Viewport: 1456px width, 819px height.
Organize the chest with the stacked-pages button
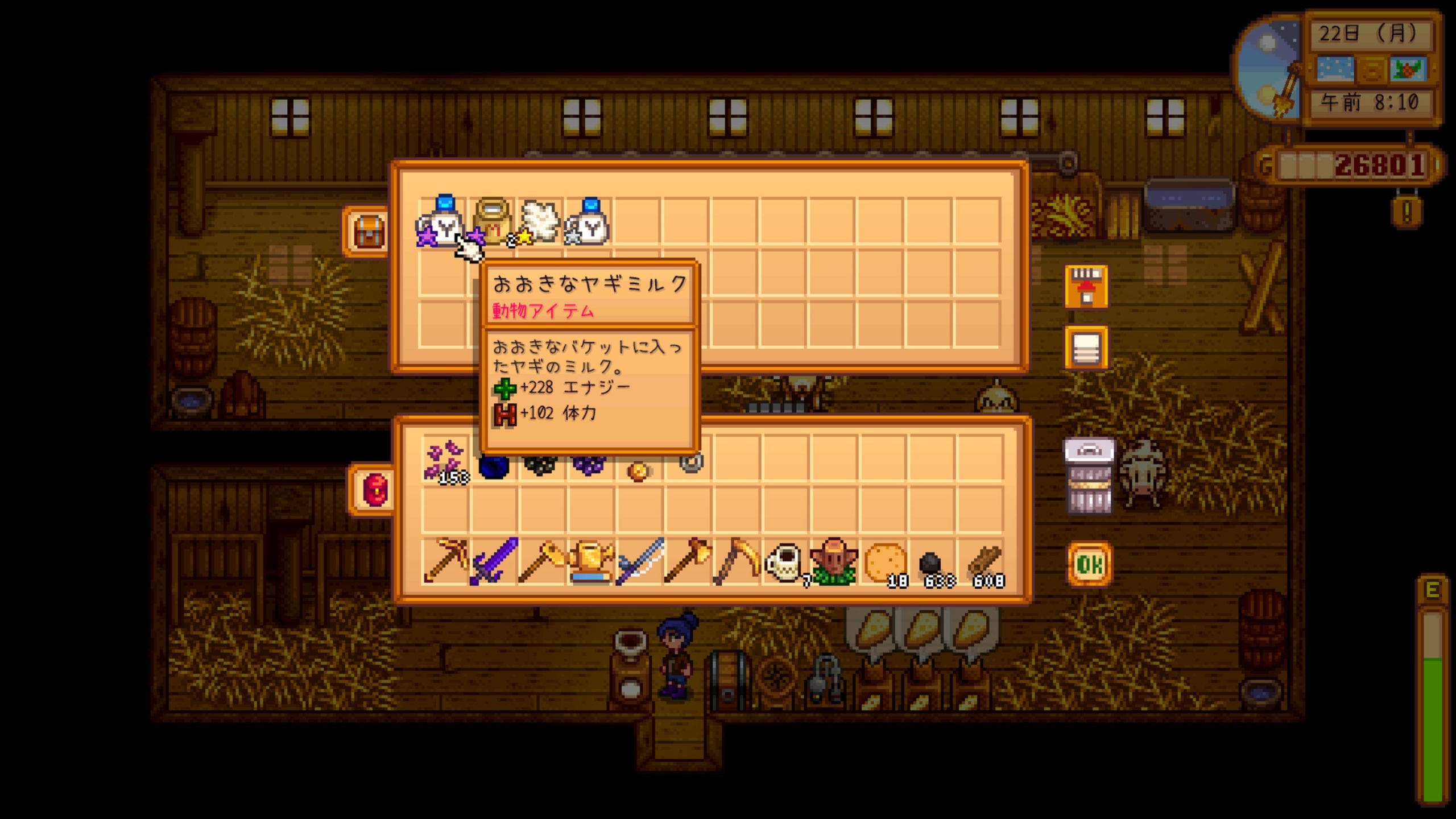click(1086, 348)
